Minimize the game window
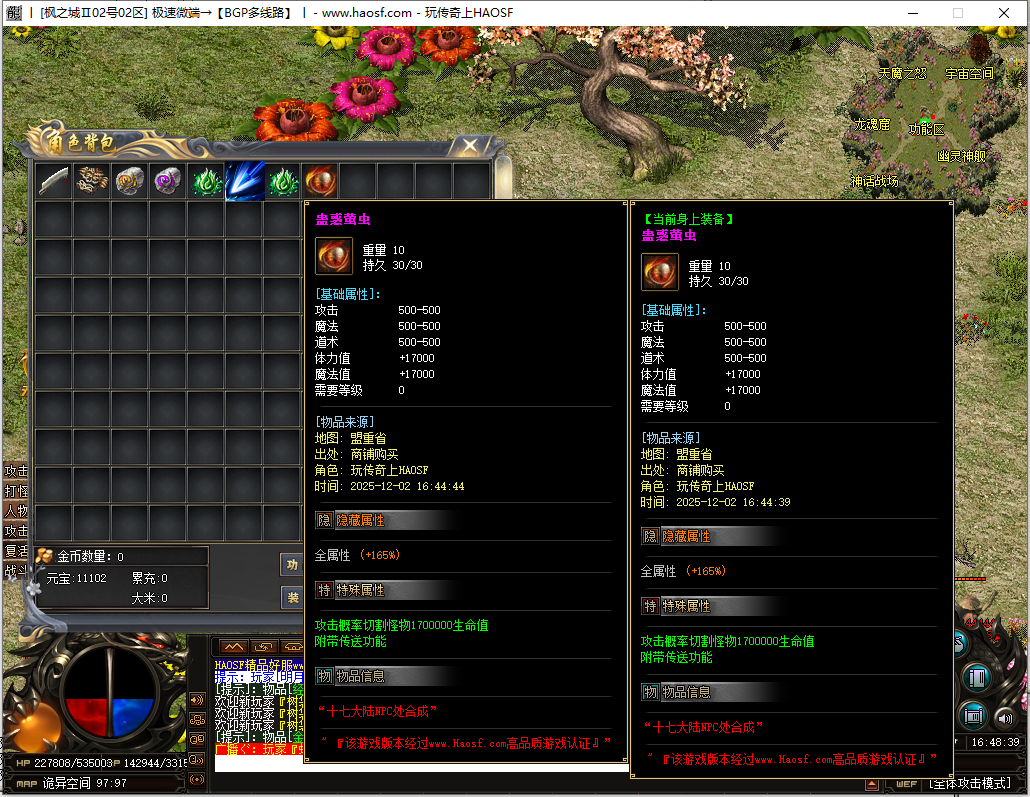 point(911,13)
